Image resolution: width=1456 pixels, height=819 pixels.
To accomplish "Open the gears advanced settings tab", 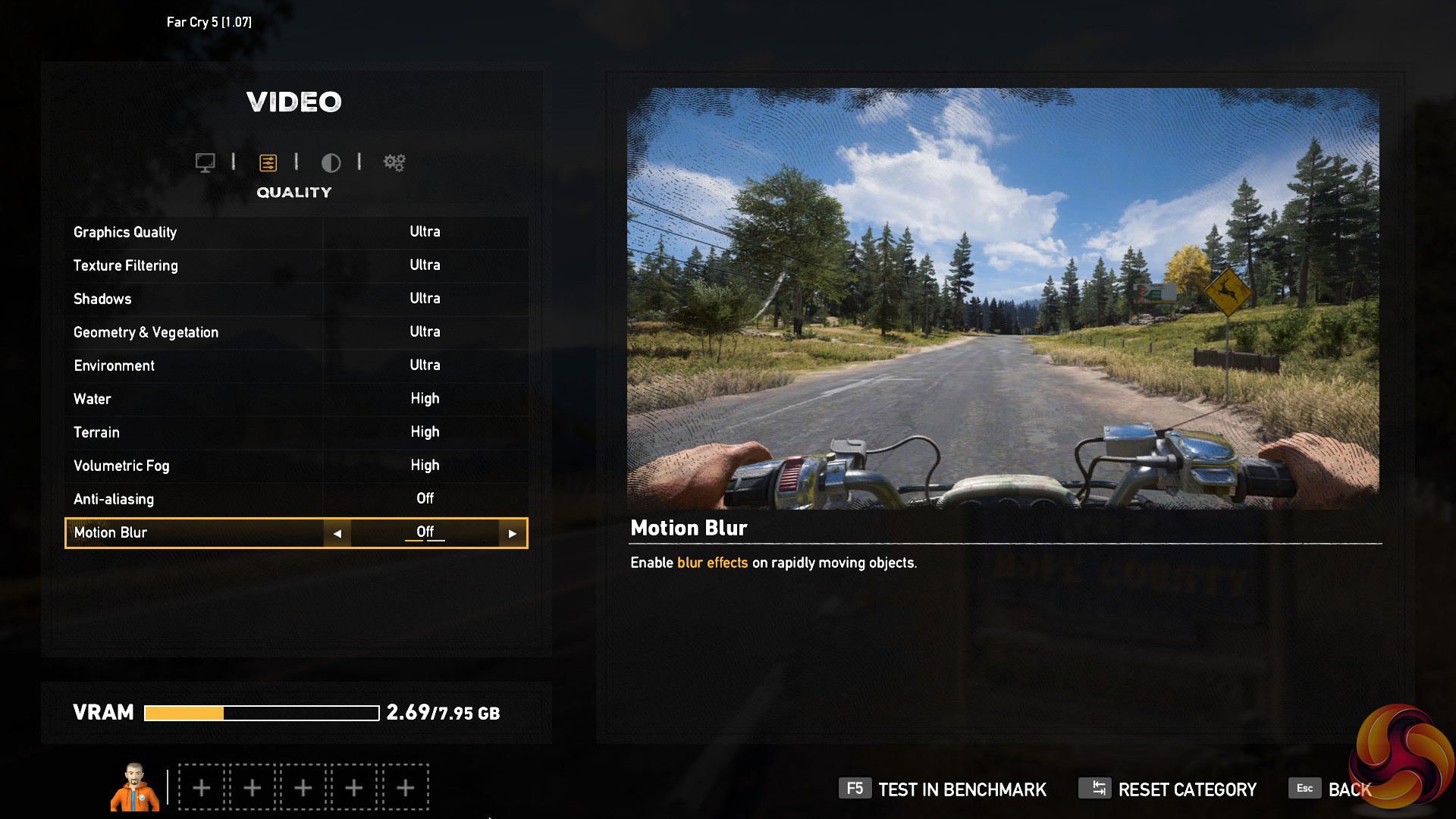I will coord(394,162).
